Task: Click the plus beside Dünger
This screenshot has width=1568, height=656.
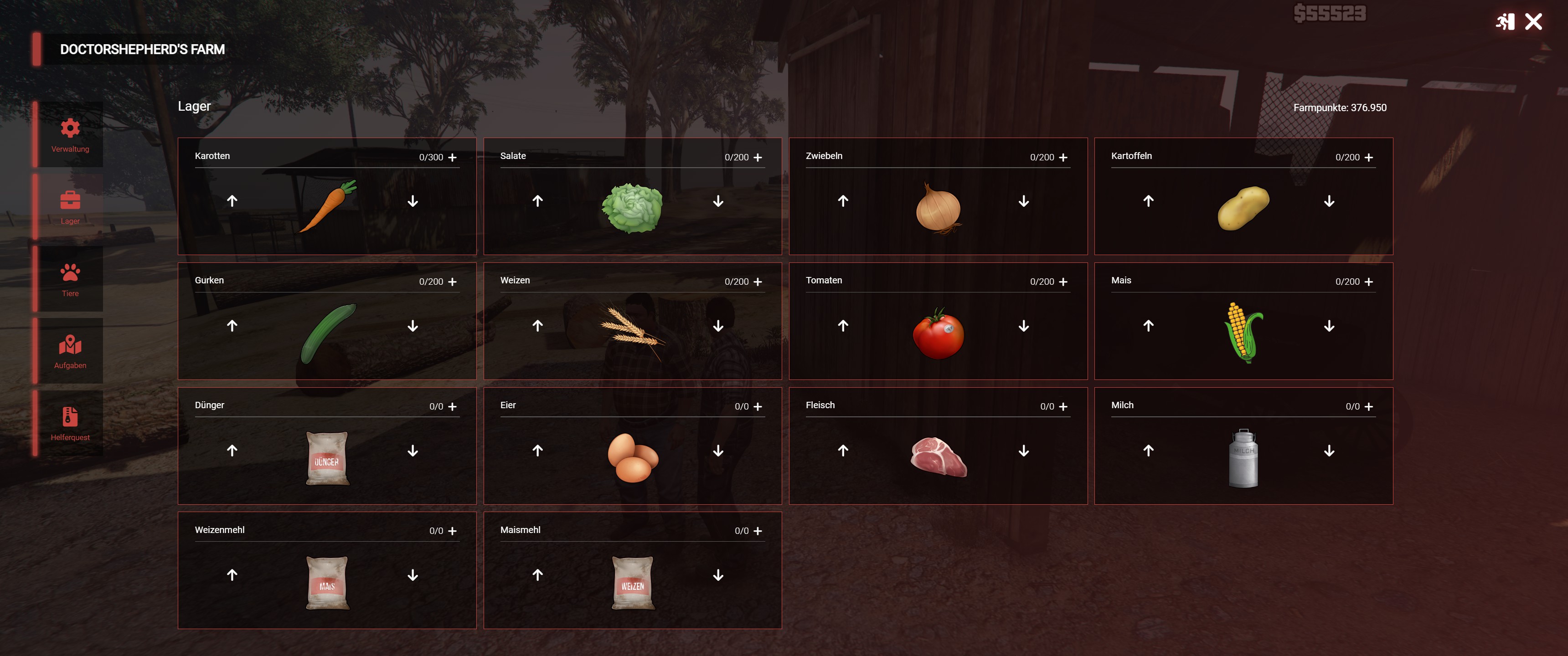Action: pyautogui.click(x=452, y=406)
